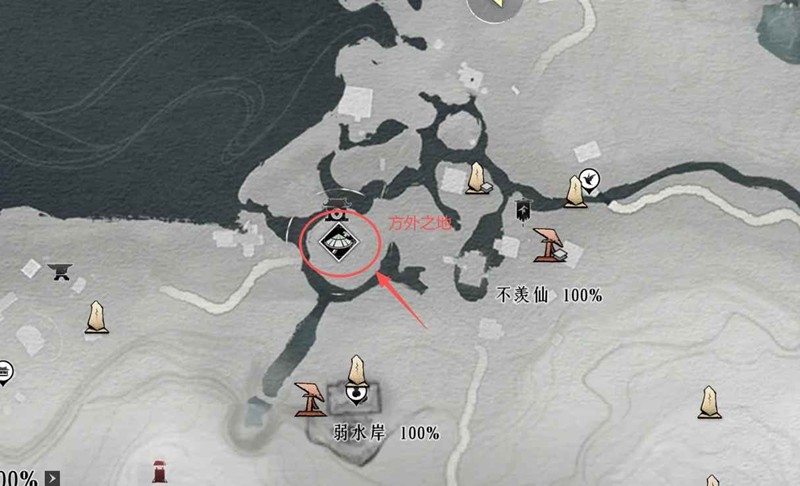Expand the arrow button beside the percentage
800x486 pixels.
pos(52,478)
